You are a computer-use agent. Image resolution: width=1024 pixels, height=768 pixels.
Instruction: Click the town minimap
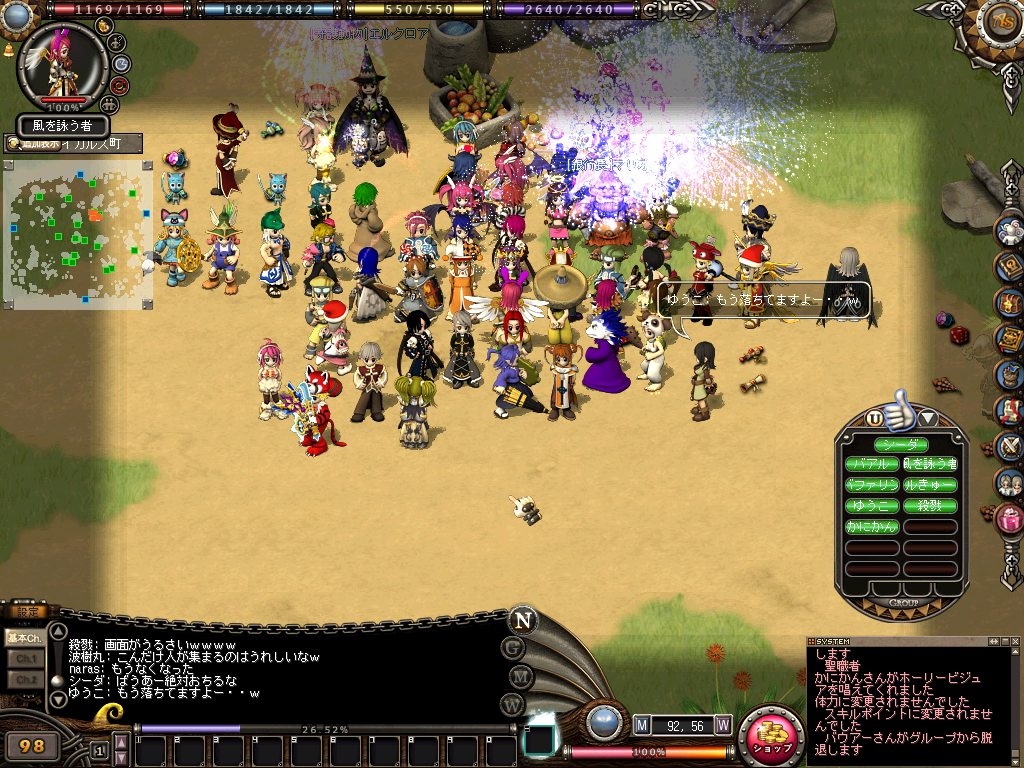(x=78, y=232)
